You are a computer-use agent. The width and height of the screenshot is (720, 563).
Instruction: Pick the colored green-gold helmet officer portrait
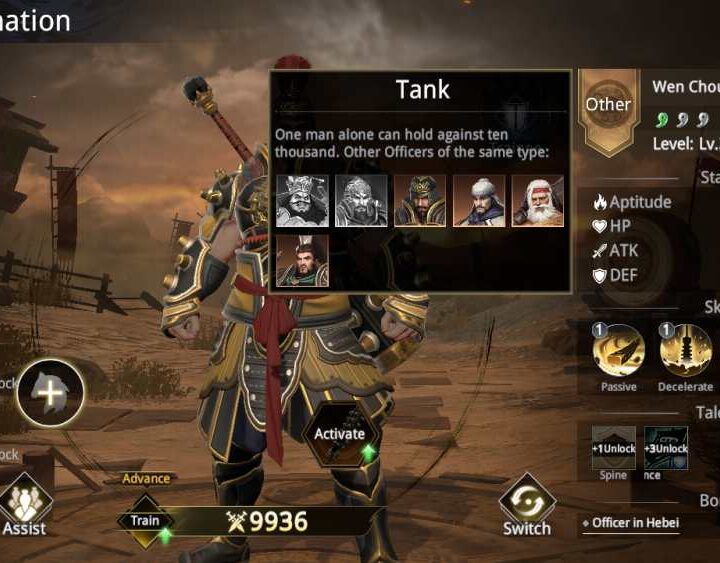coord(420,201)
